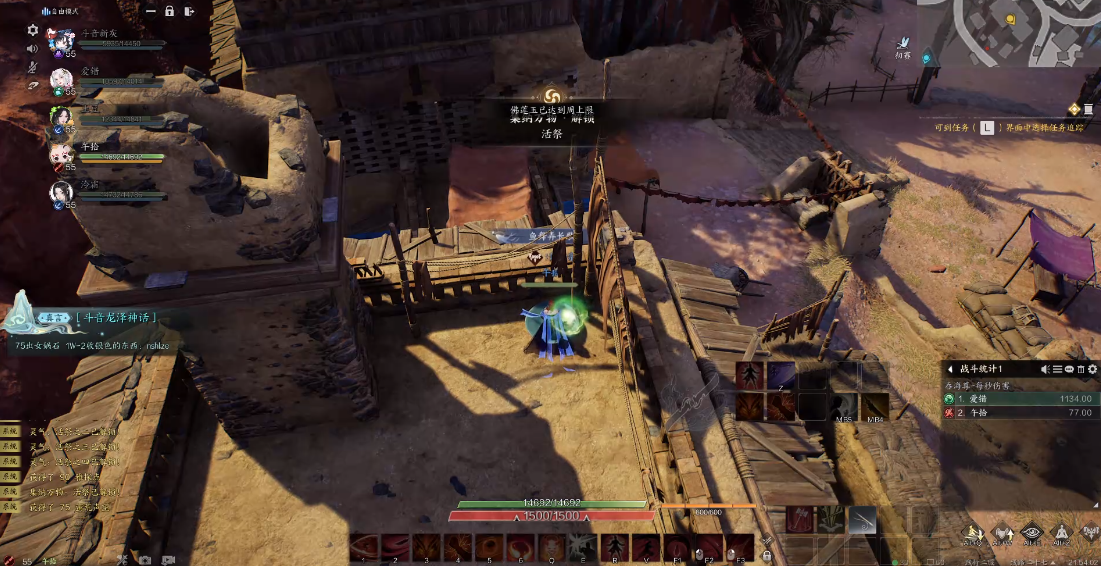Activate the MB4 skill icon
This screenshot has width=1101, height=566.
876,407
